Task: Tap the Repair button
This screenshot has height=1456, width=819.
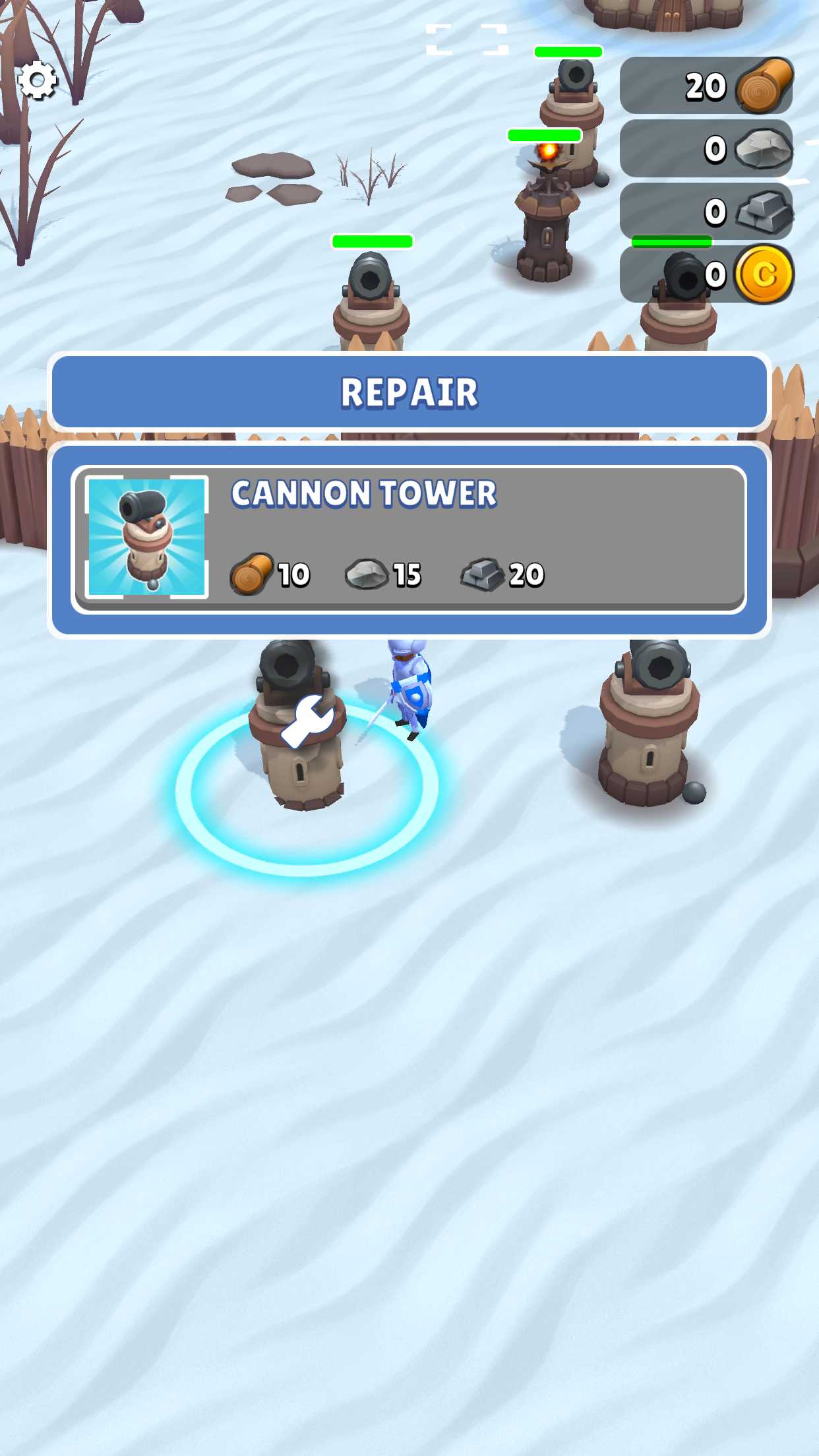Action: point(409,392)
